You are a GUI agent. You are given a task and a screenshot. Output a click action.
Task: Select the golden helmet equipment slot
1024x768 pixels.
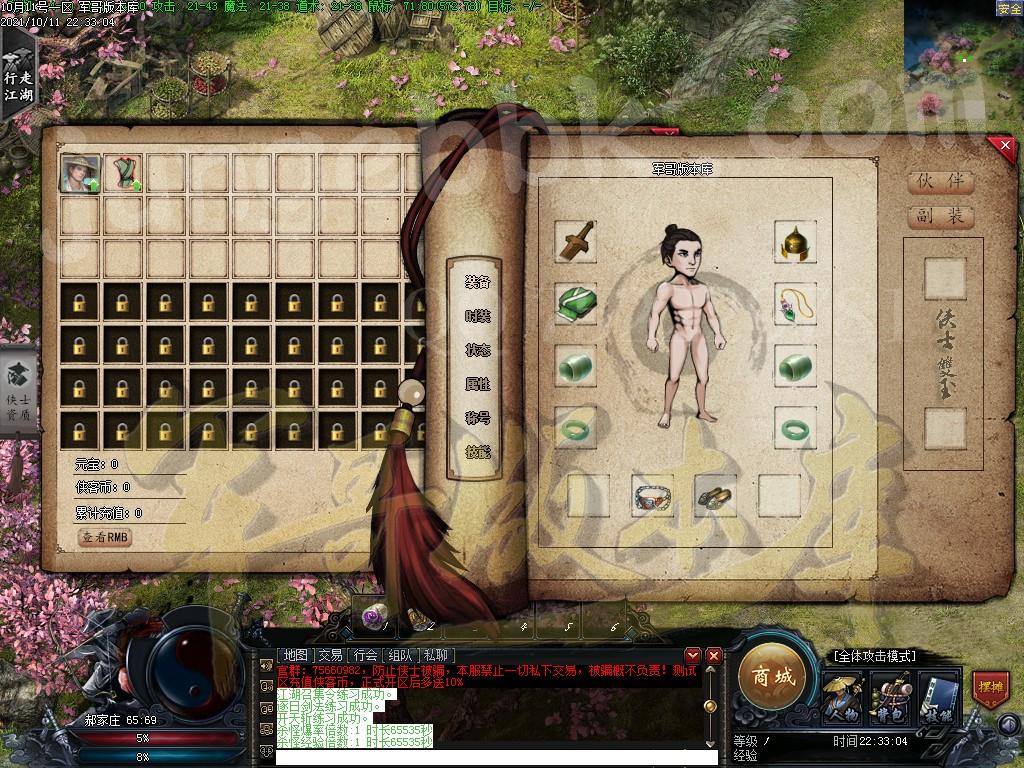click(795, 242)
